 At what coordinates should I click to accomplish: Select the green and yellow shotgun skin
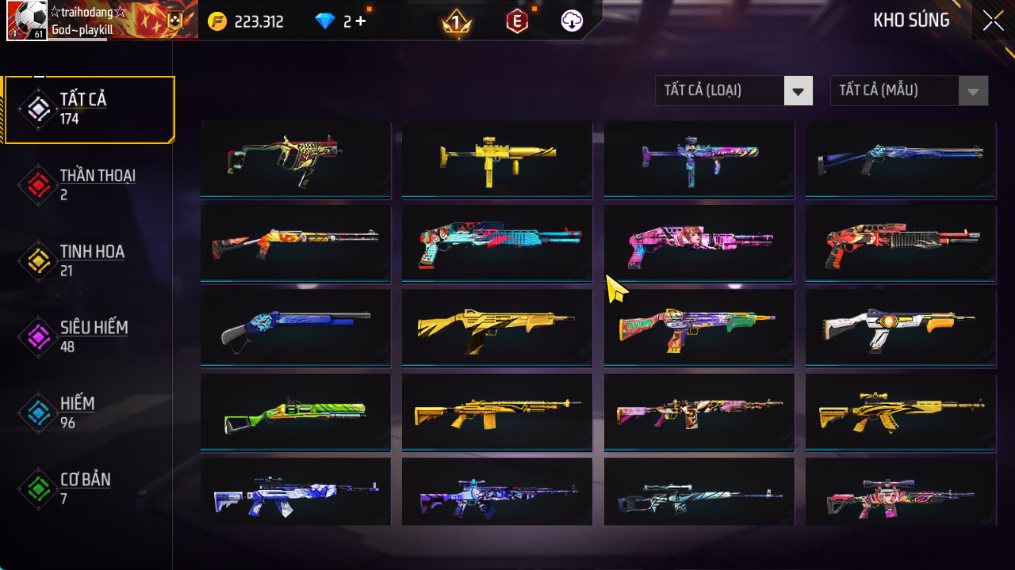click(295, 412)
